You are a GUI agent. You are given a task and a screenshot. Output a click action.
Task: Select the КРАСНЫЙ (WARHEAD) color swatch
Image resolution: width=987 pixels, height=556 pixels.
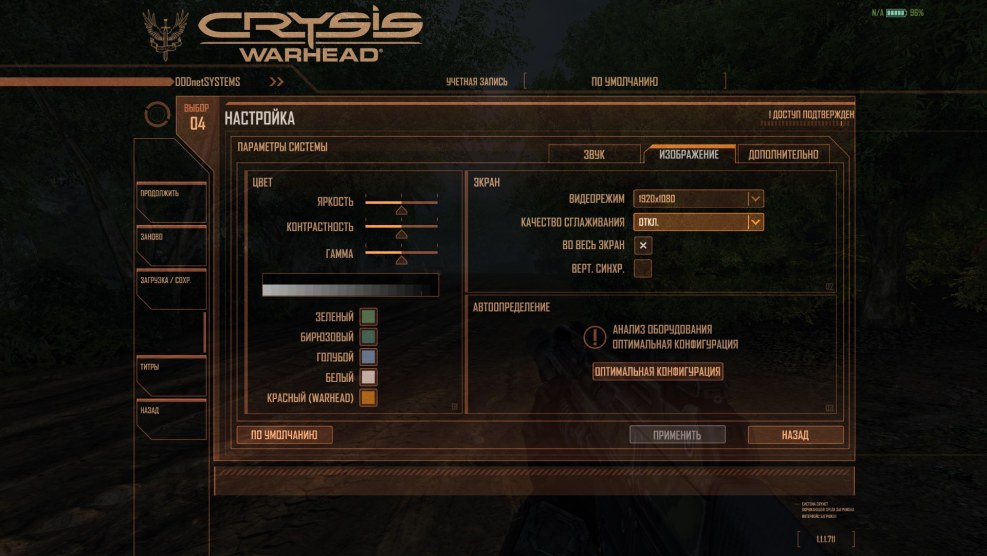click(368, 398)
